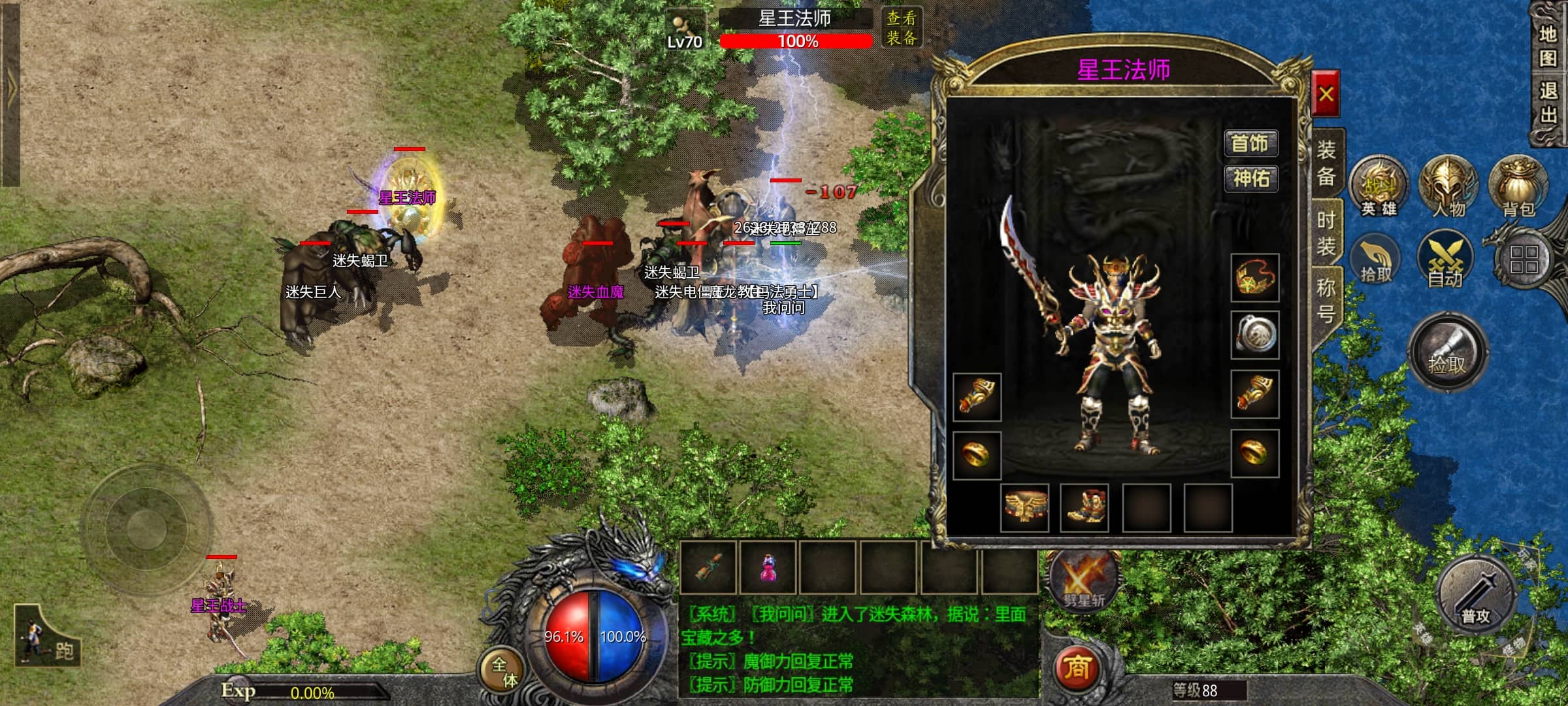Image resolution: width=1568 pixels, height=706 pixels.
Task: Switch to the 时装 costume tab
Action: pos(1326,233)
